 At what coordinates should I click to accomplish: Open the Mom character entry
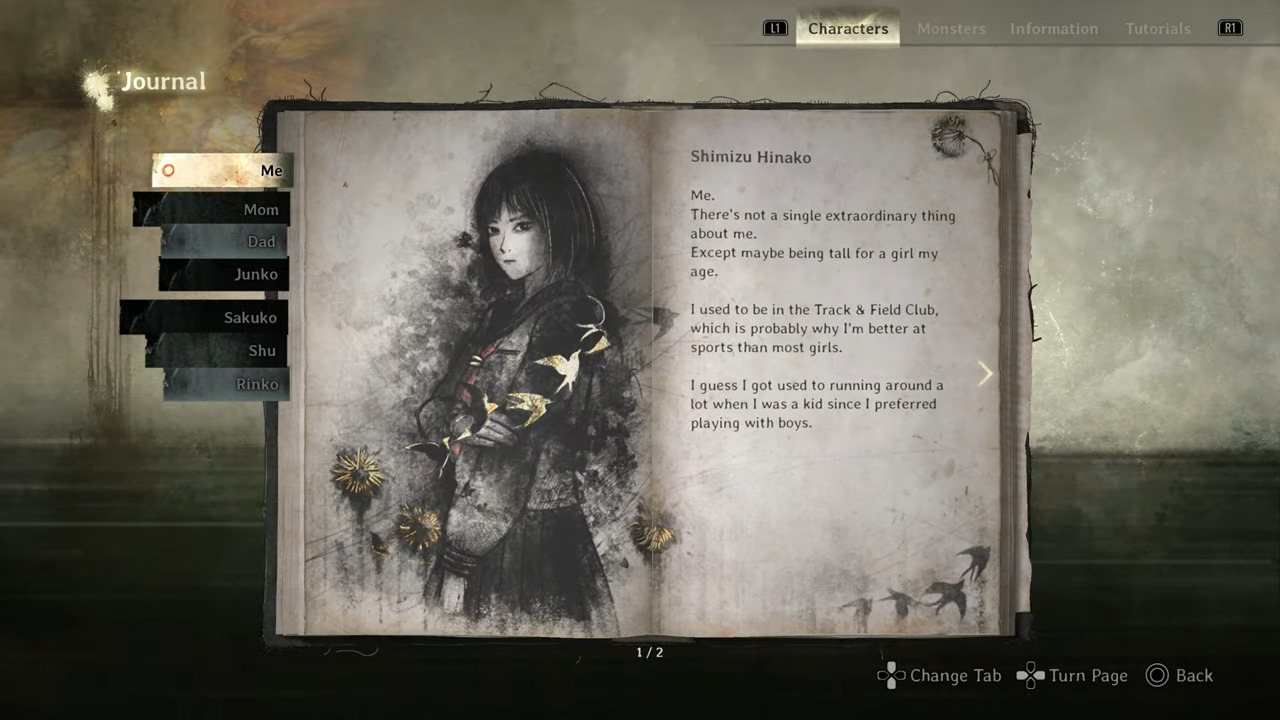point(213,210)
